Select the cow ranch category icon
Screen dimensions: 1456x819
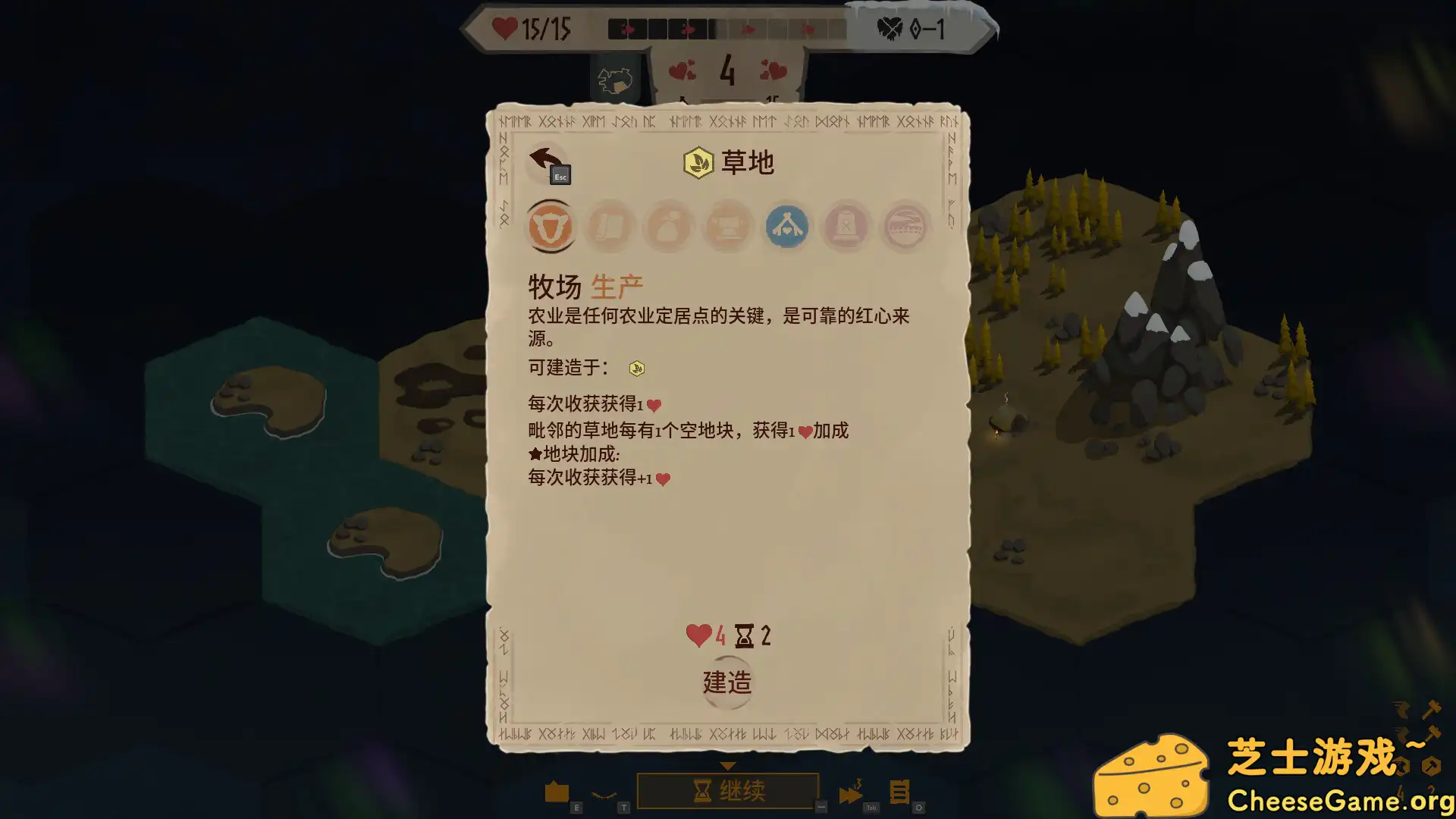click(551, 226)
